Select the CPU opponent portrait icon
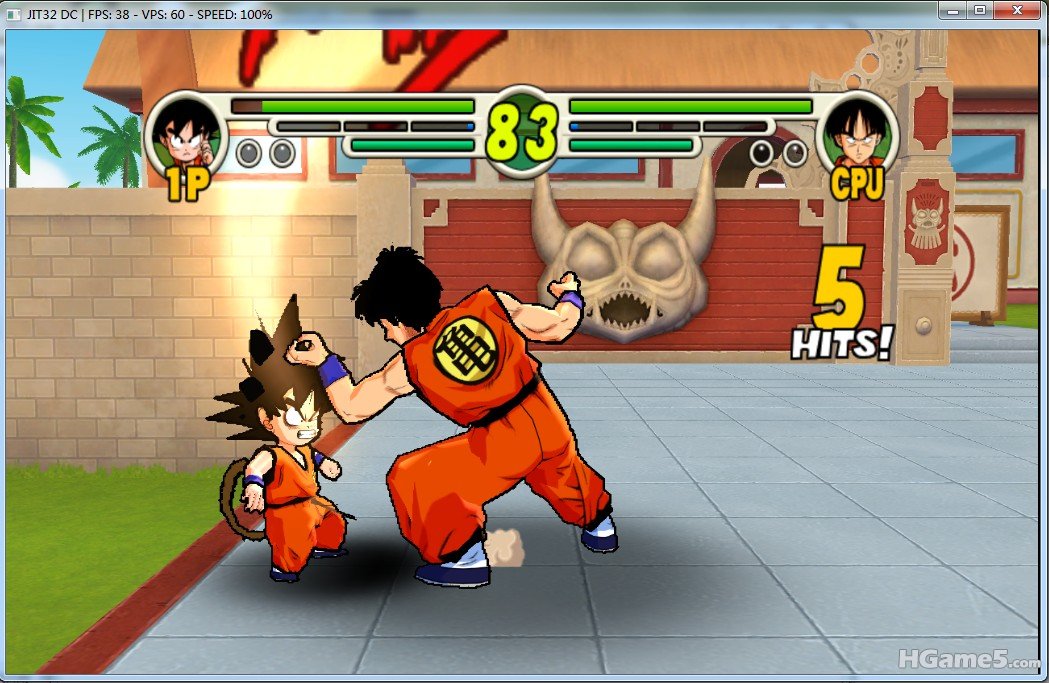This screenshot has width=1049, height=683. point(856,135)
